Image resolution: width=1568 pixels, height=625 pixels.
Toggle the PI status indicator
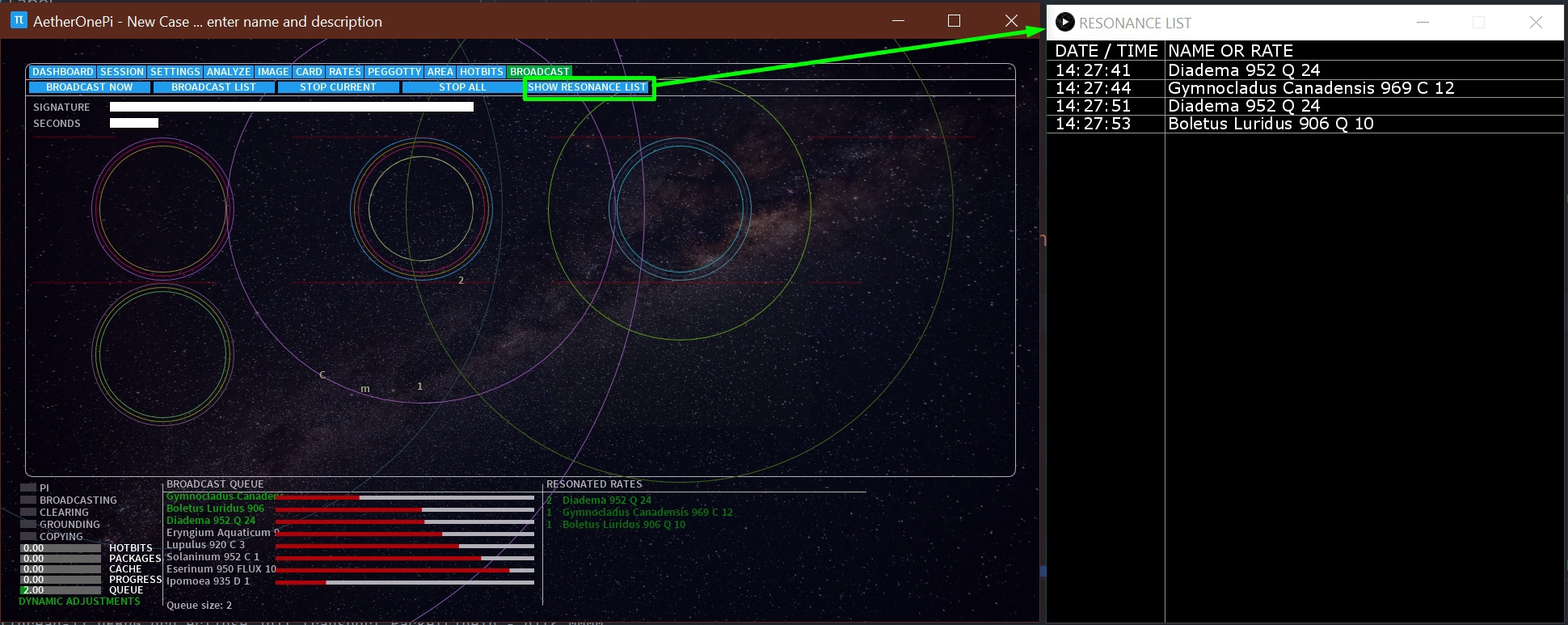pos(27,488)
